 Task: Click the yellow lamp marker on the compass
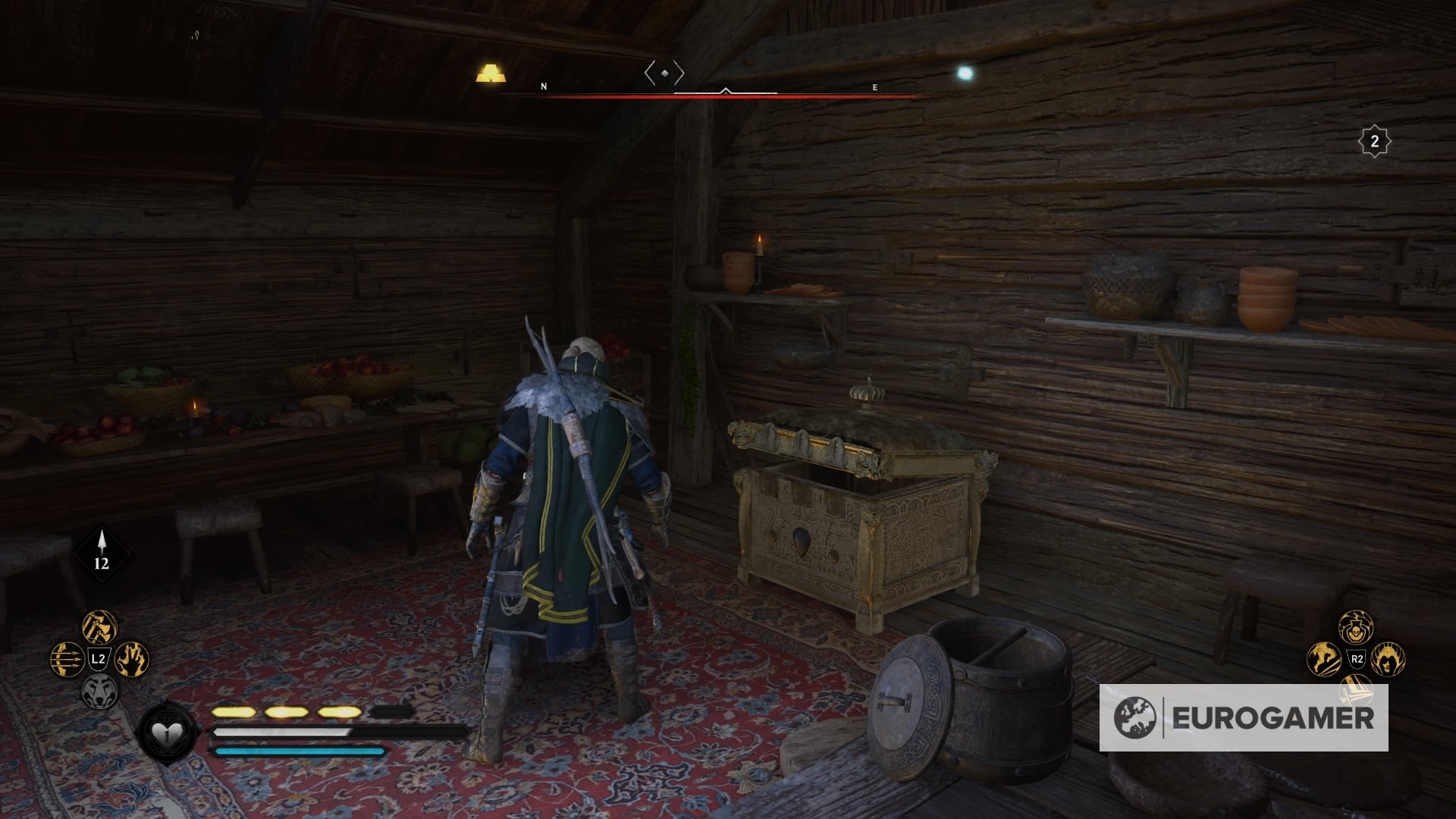click(x=491, y=71)
